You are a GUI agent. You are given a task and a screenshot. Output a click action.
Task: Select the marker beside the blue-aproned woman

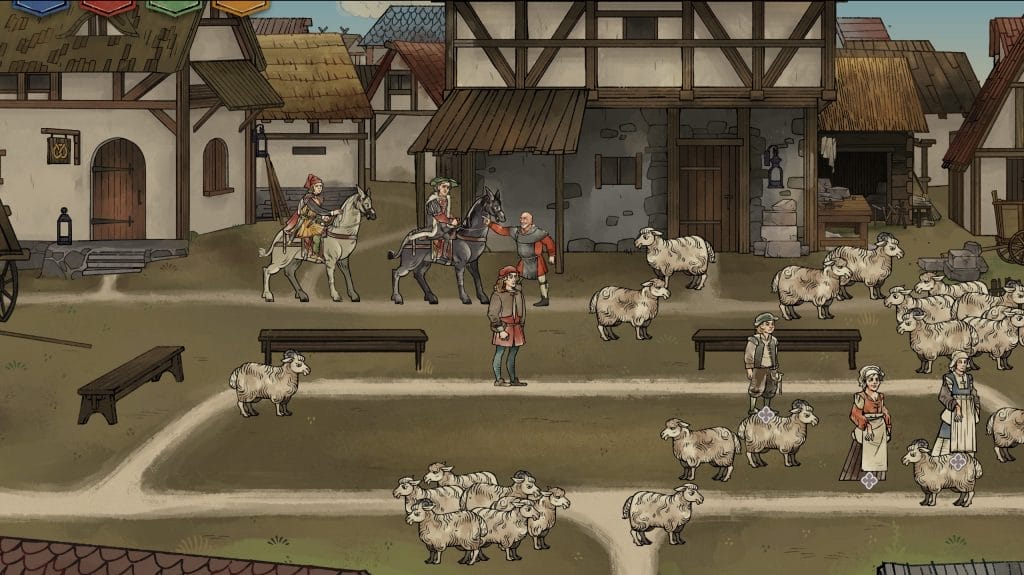coord(958,461)
